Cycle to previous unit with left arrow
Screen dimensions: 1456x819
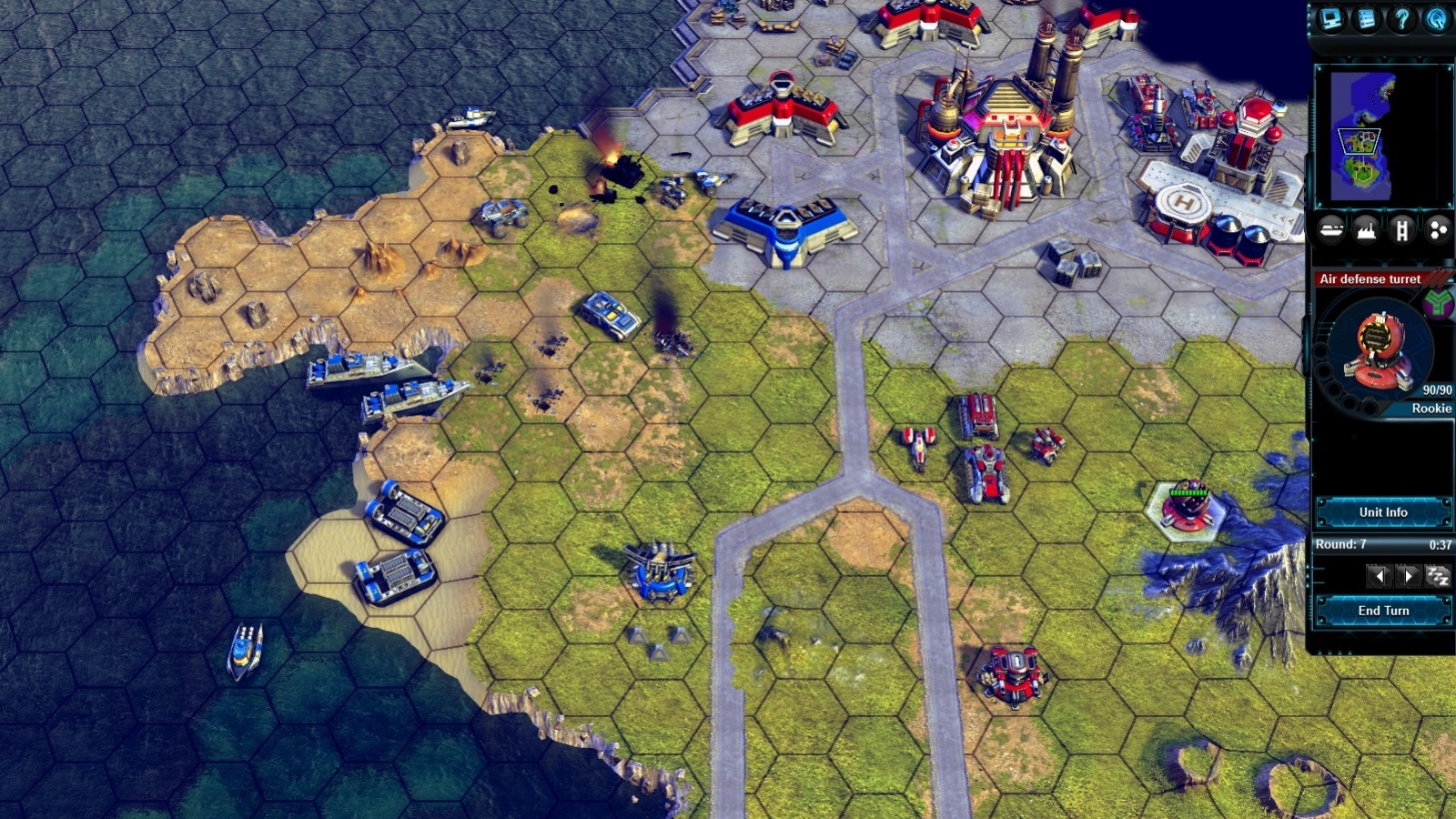pyautogui.click(x=1381, y=574)
